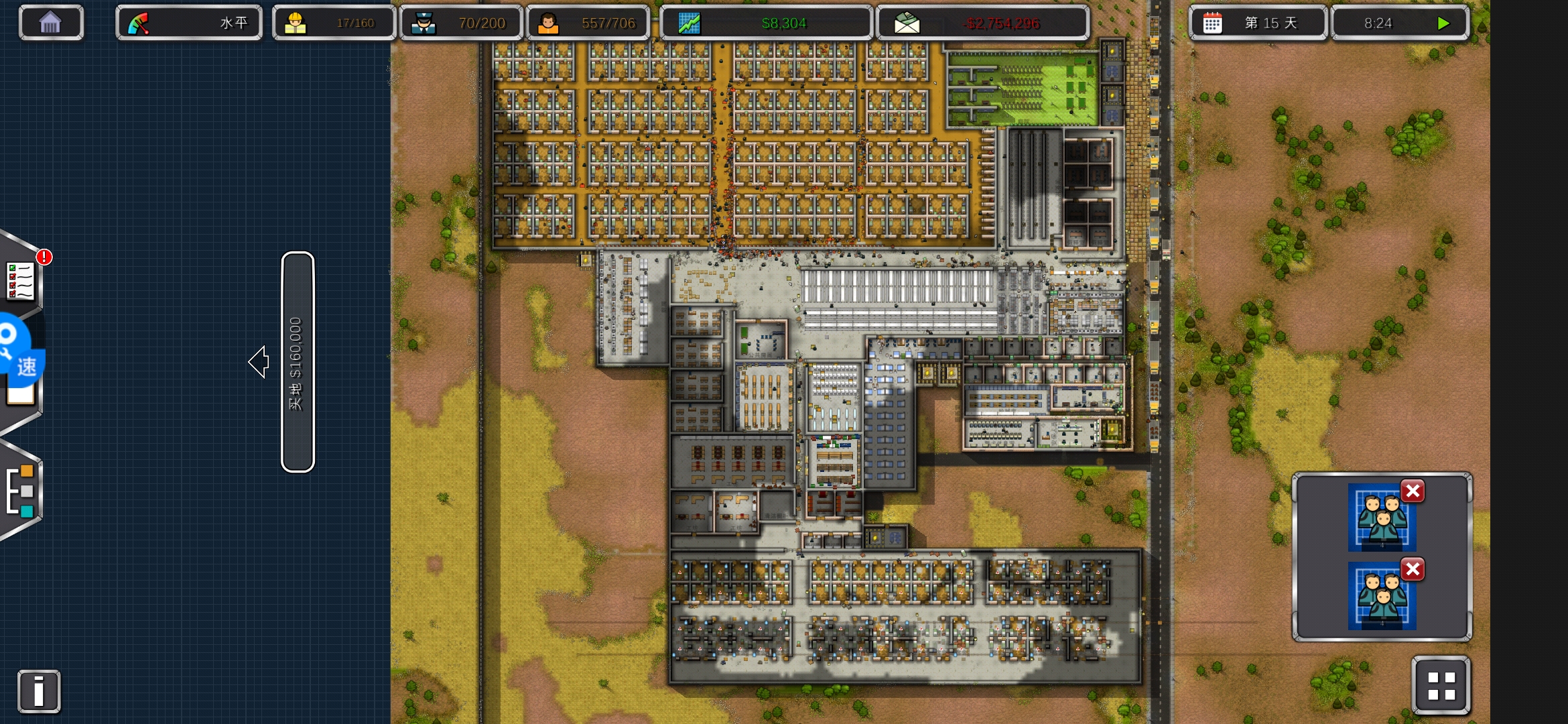Open the info "i" button
Image resolution: width=1568 pixels, height=724 pixels.
(39, 691)
